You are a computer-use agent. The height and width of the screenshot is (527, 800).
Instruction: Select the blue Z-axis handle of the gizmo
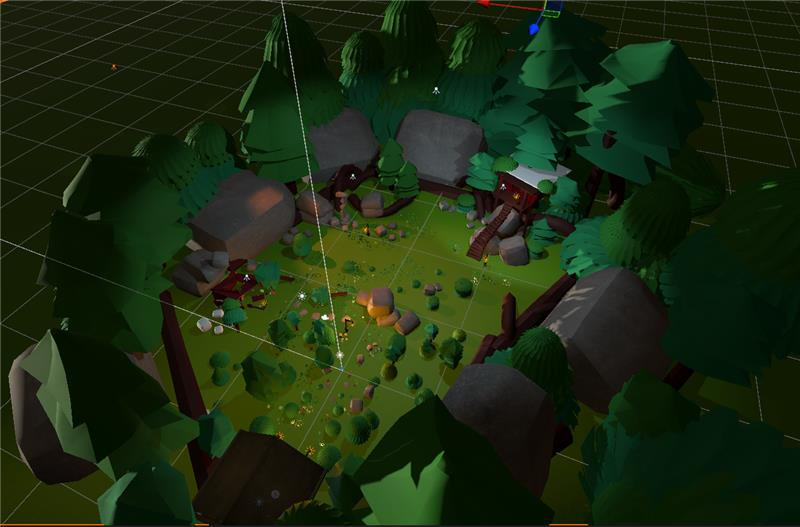tap(534, 29)
